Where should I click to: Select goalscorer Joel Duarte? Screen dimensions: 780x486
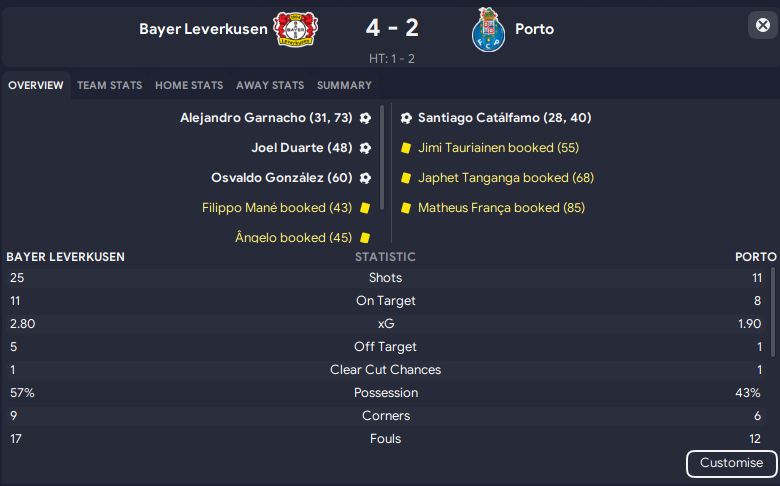tap(301, 148)
